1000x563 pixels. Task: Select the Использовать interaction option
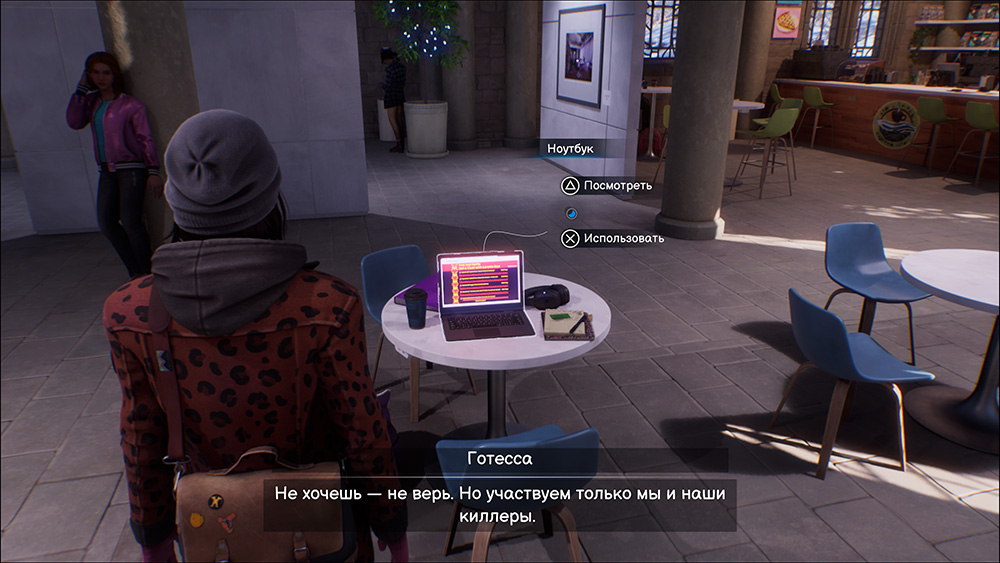click(x=612, y=238)
